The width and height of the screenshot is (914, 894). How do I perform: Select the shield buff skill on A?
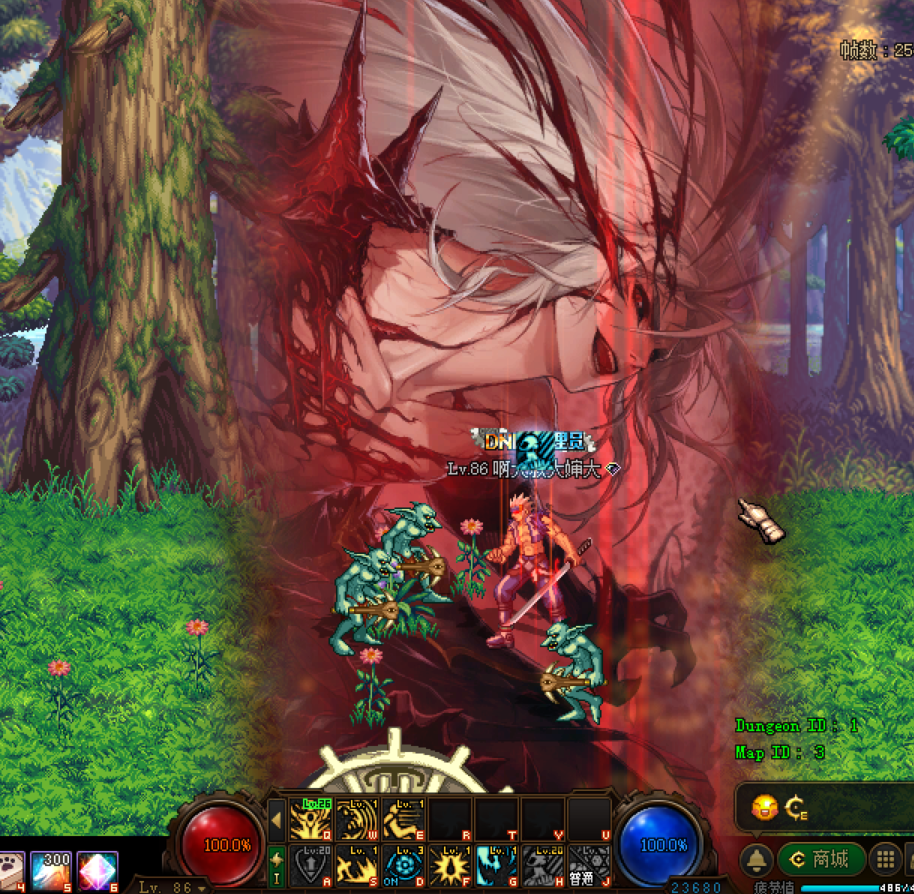coord(309,865)
